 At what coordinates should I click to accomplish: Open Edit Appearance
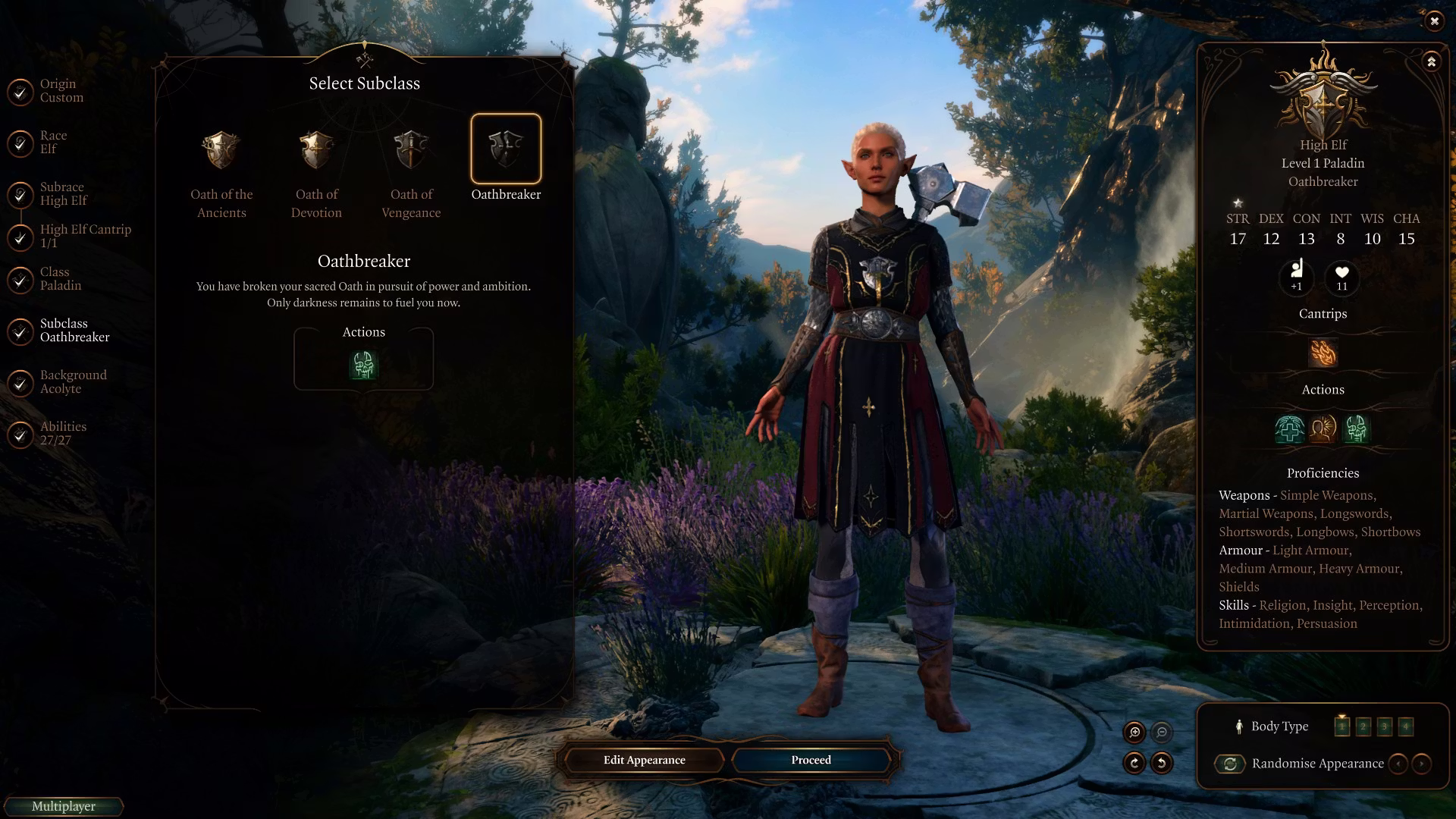coord(644,760)
